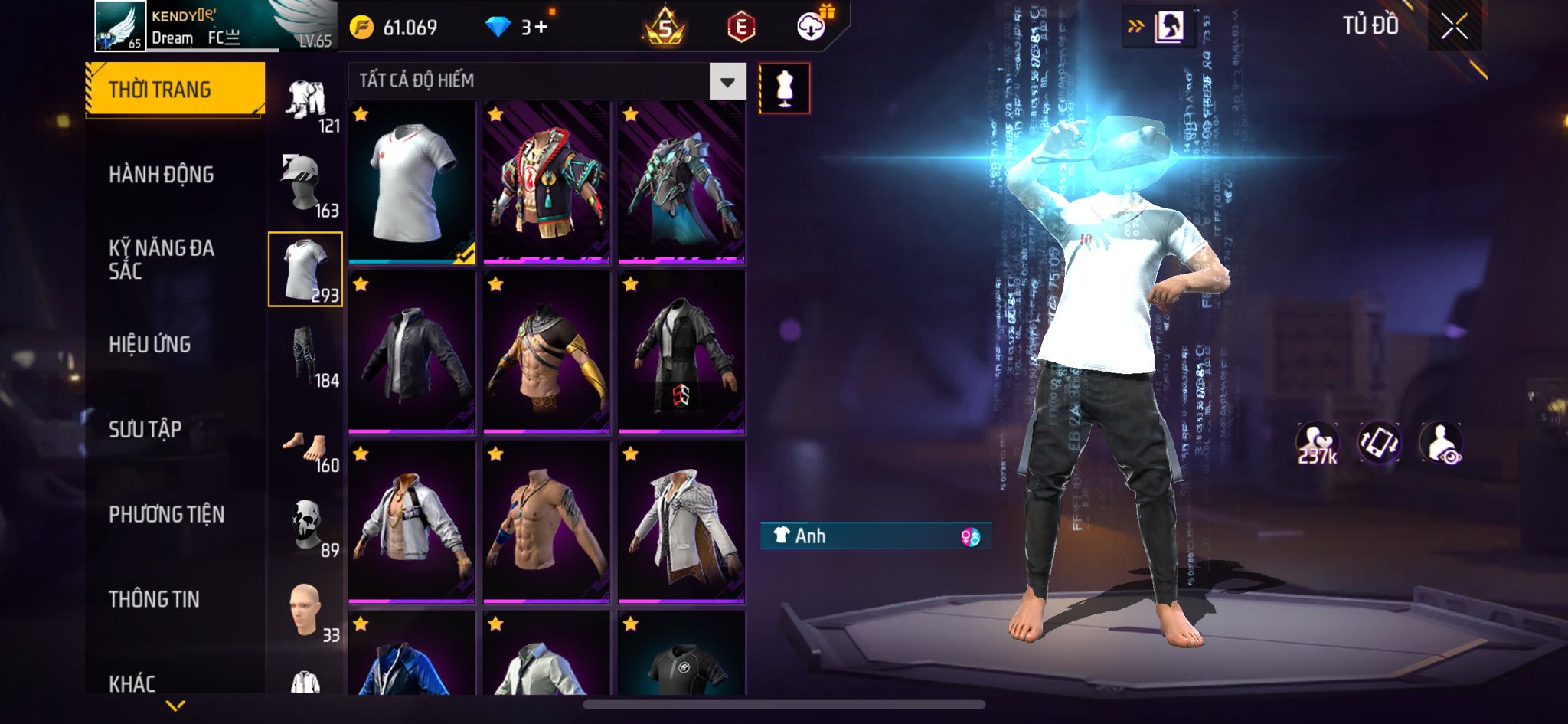
Task: Select the Hiệu Ứng tab
Action: click(x=150, y=345)
